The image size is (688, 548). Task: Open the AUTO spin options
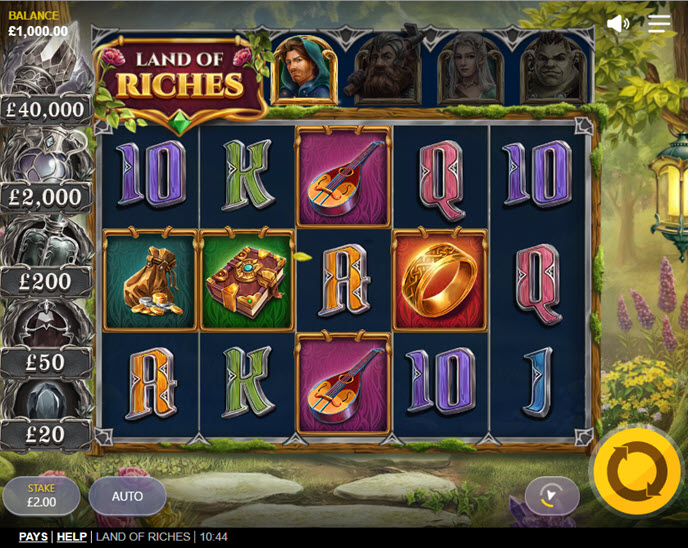pos(127,496)
